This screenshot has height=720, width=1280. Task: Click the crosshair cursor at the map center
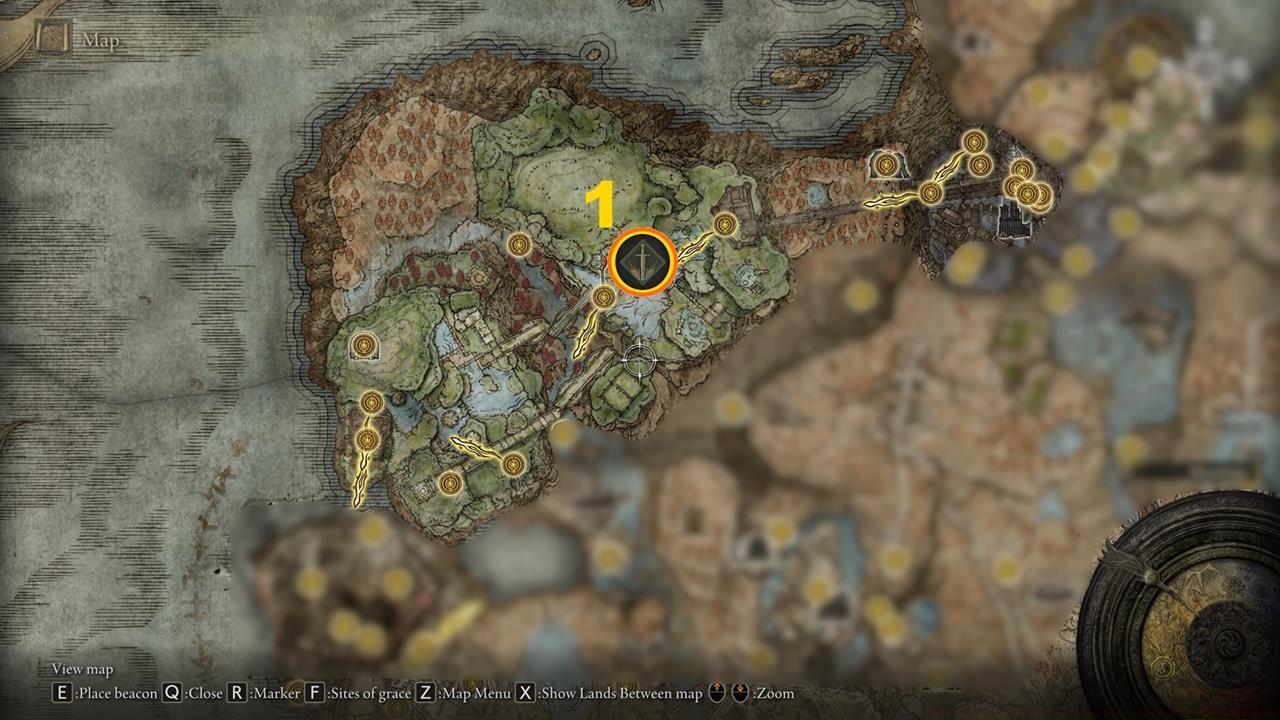pyautogui.click(x=638, y=361)
